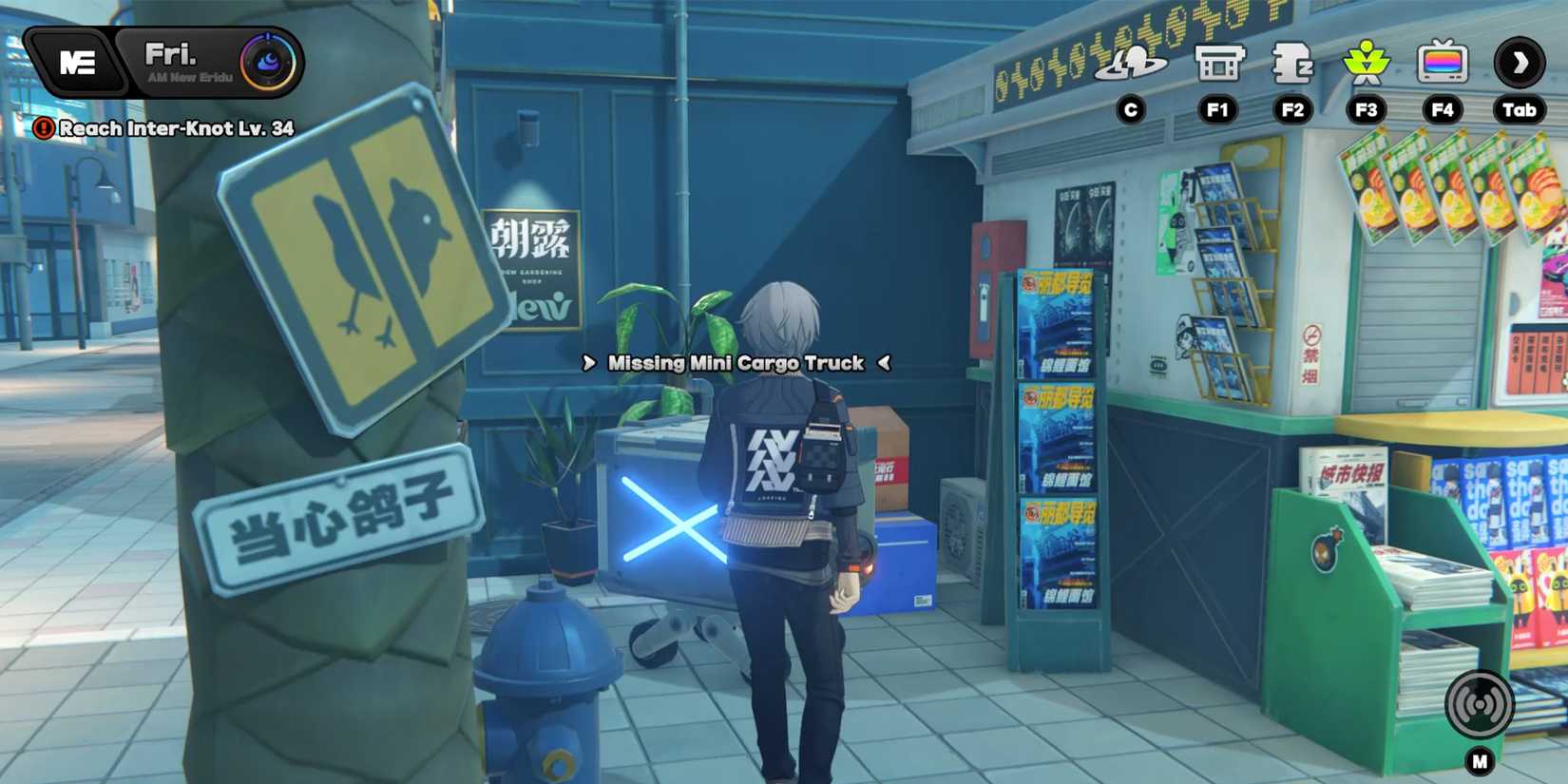Open the map via the M signal icon
1568x784 pixels.
coord(1481,706)
